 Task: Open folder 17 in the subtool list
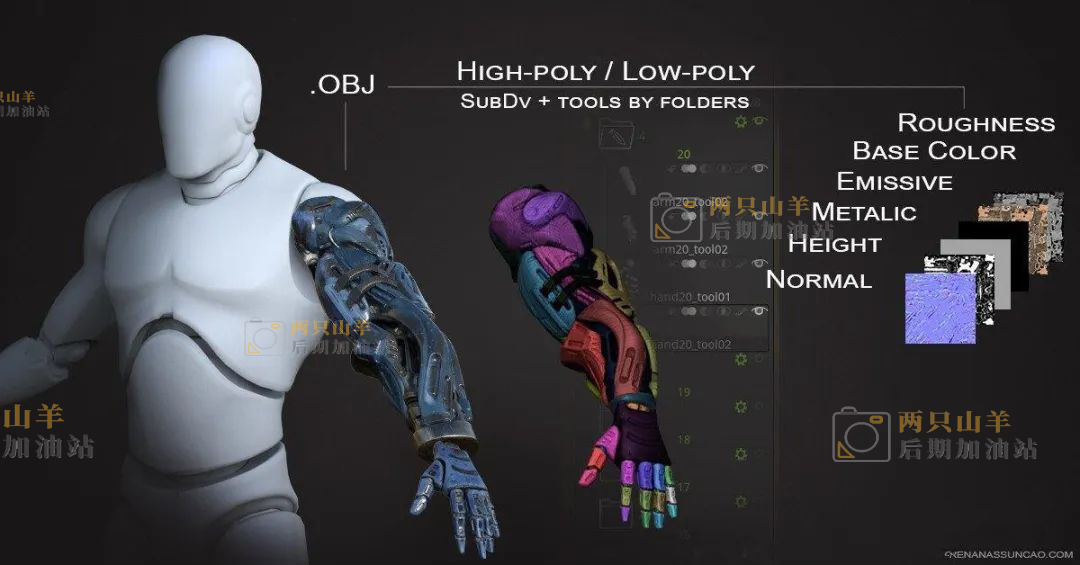click(x=685, y=487)
